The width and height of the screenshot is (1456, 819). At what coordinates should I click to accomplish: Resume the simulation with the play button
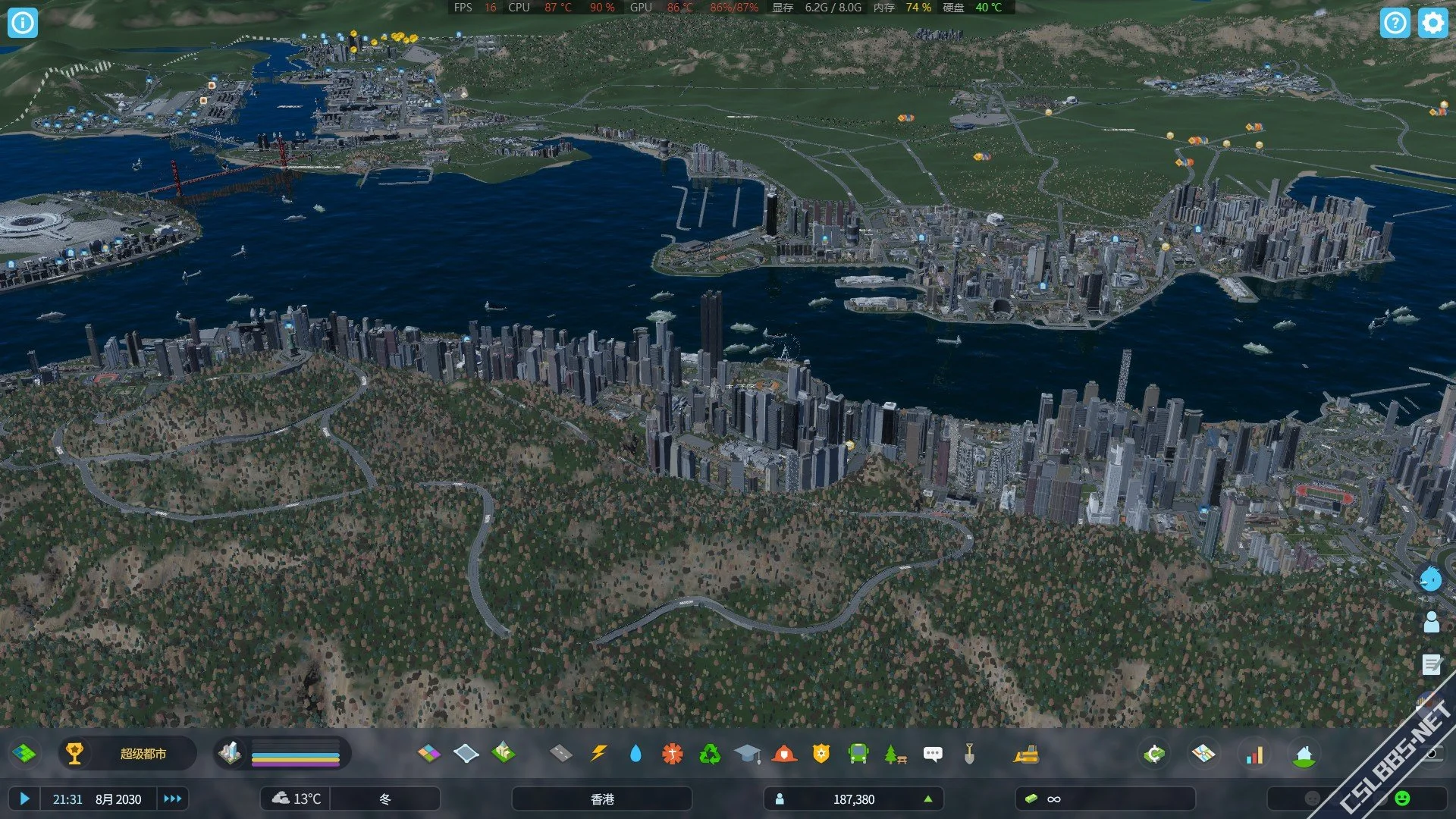pyautogui.click(x=24, y=799)
